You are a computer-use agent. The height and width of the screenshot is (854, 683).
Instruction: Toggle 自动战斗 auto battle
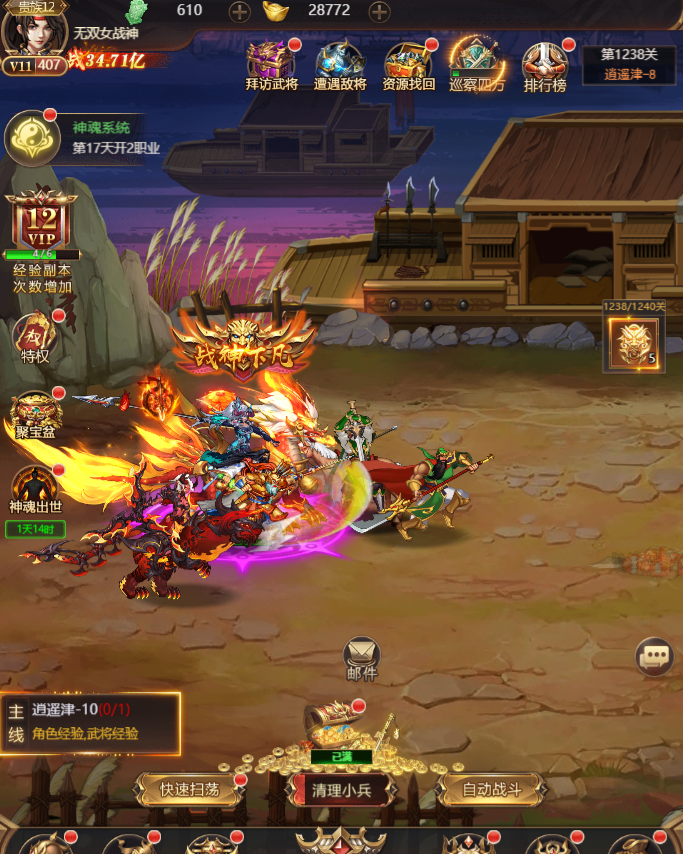[492, 789]
